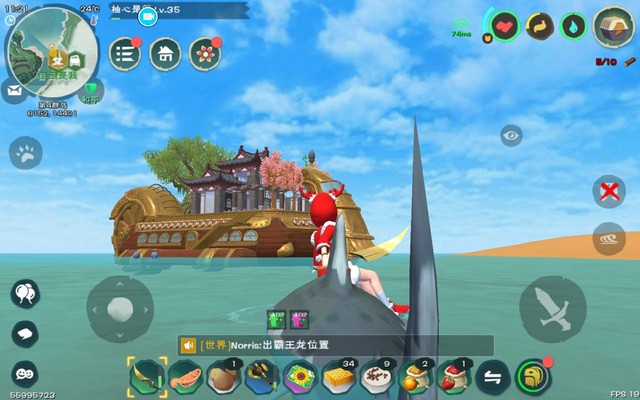The image size is (640, 400).
Task: Tap the house home icon
Action: click(x=165, y=54)
